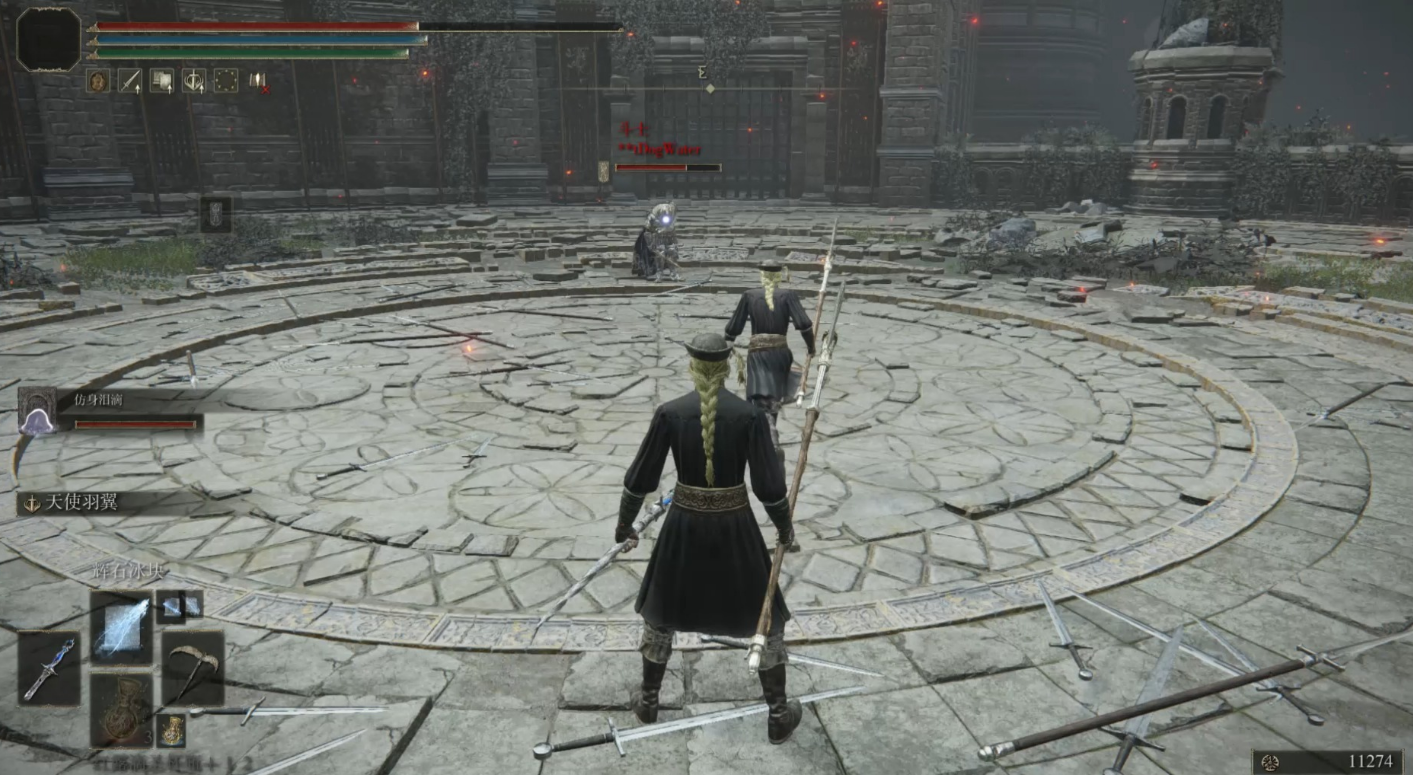Select the curved pickaxe right-hand weapon slot

[192, 667]
